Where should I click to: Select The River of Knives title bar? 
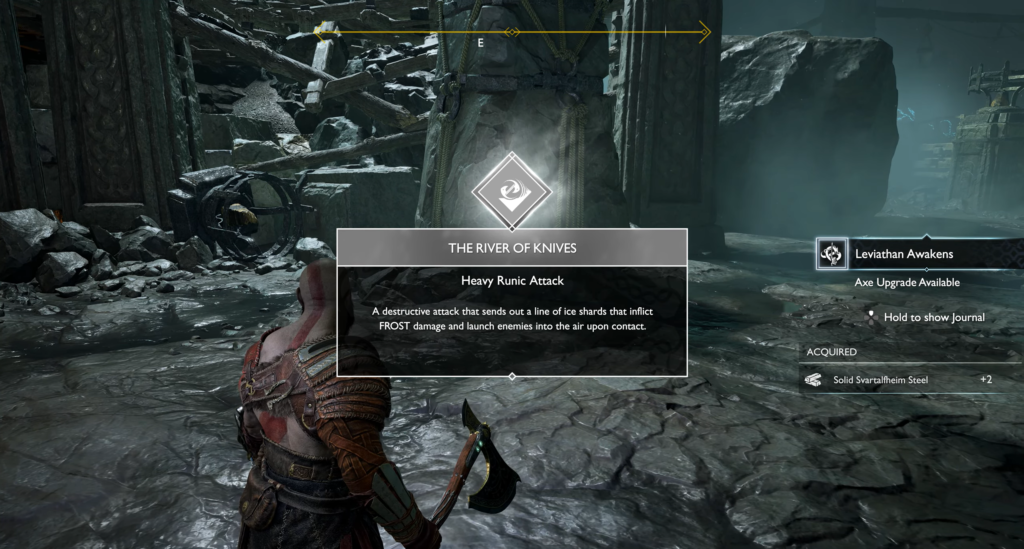click(x=512, y=248)
